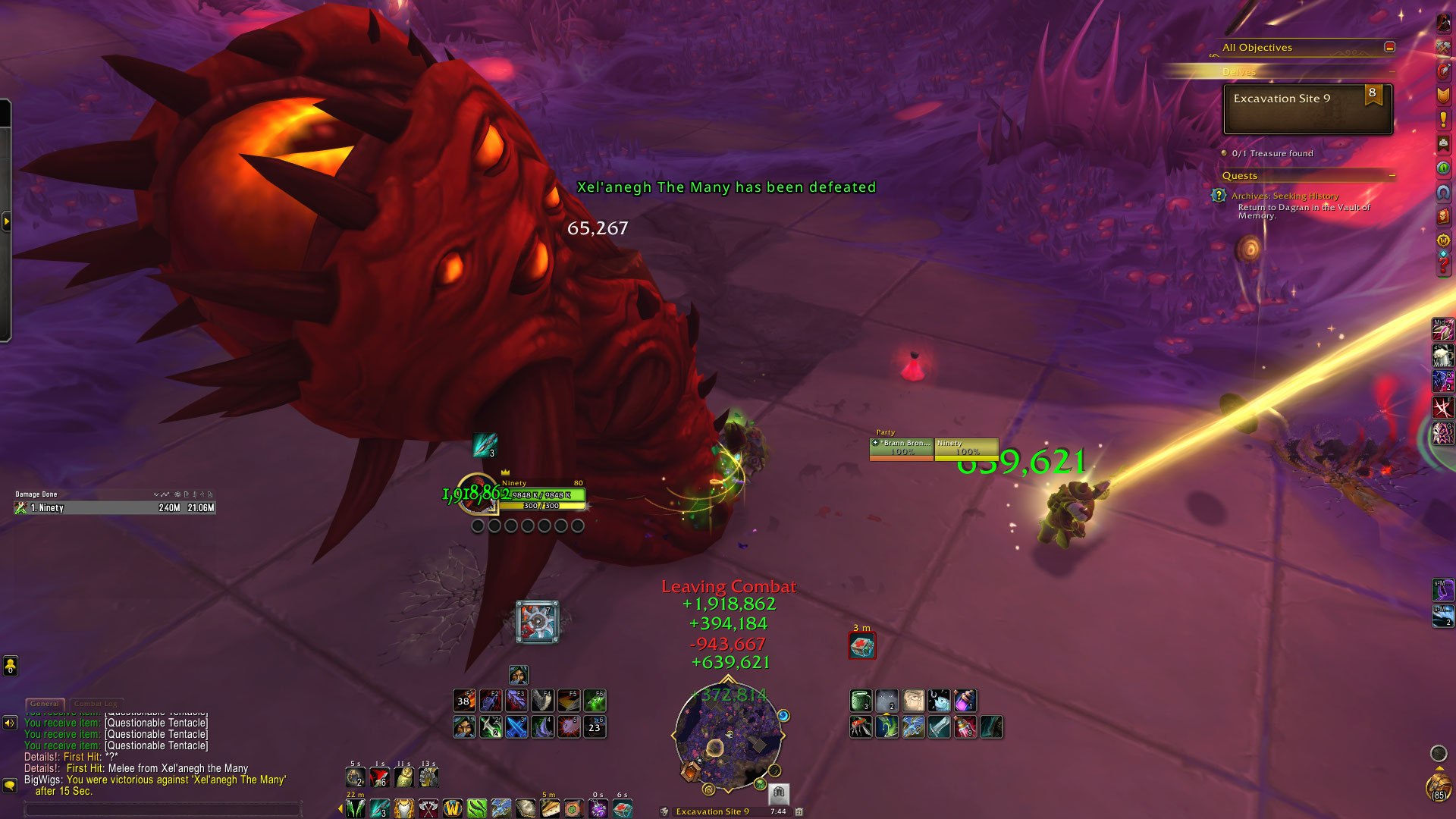The height and width of the screenshot is (819, 1456).
Task: Open the minimap
Action: click(x=727, y=737)
